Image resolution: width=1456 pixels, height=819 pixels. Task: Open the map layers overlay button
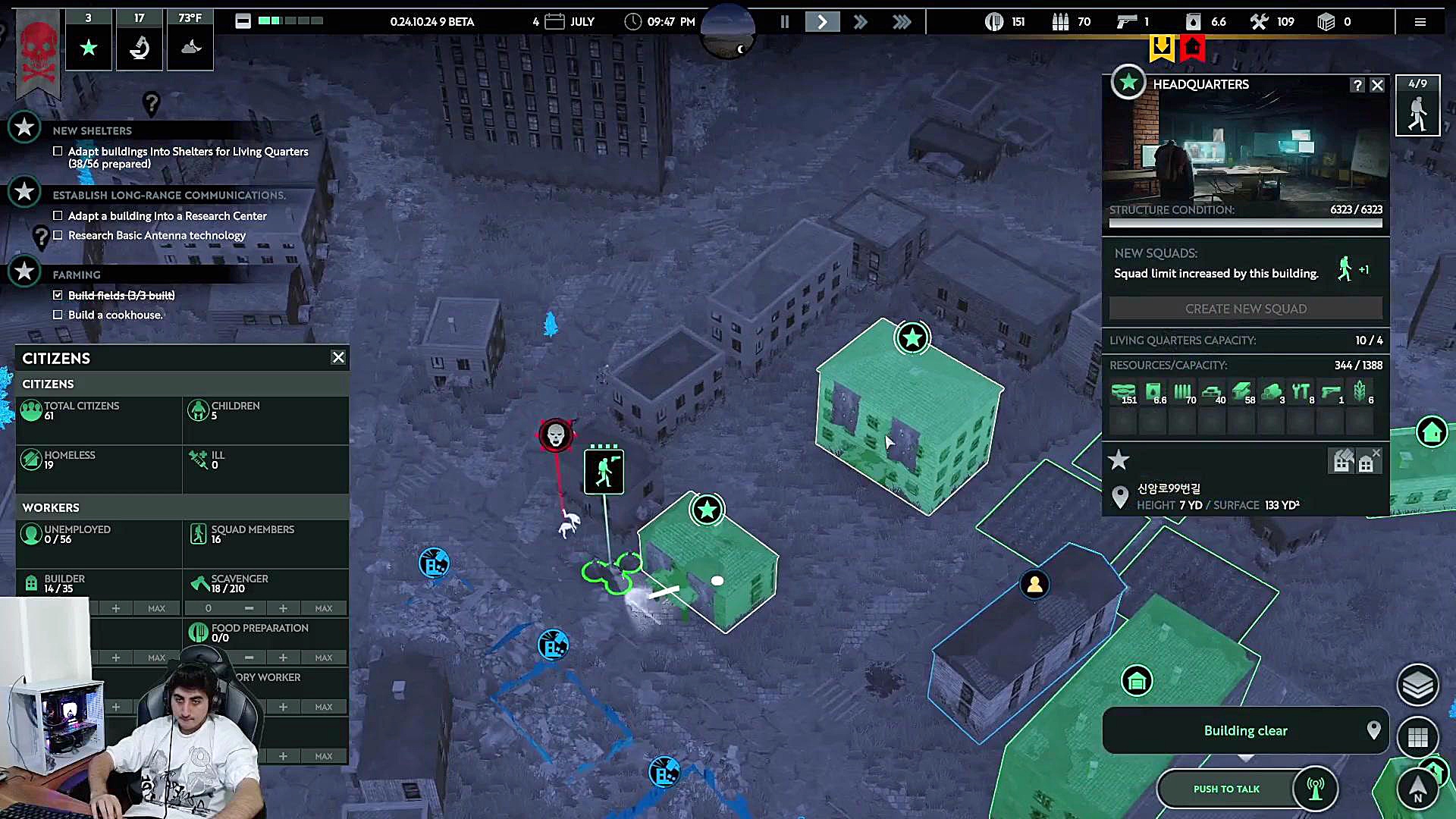(1417, 686)
